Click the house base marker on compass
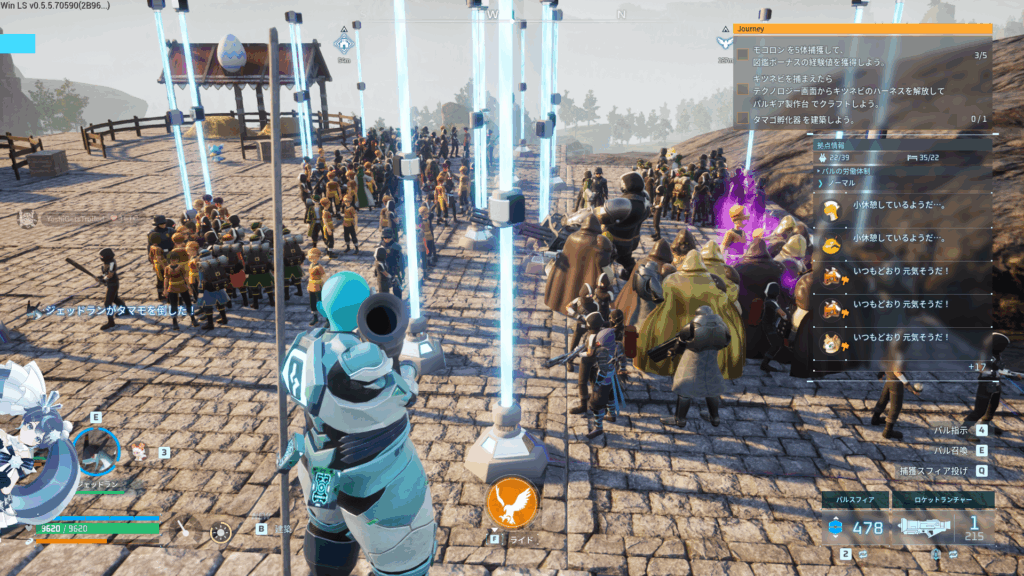 coord(343,43)
